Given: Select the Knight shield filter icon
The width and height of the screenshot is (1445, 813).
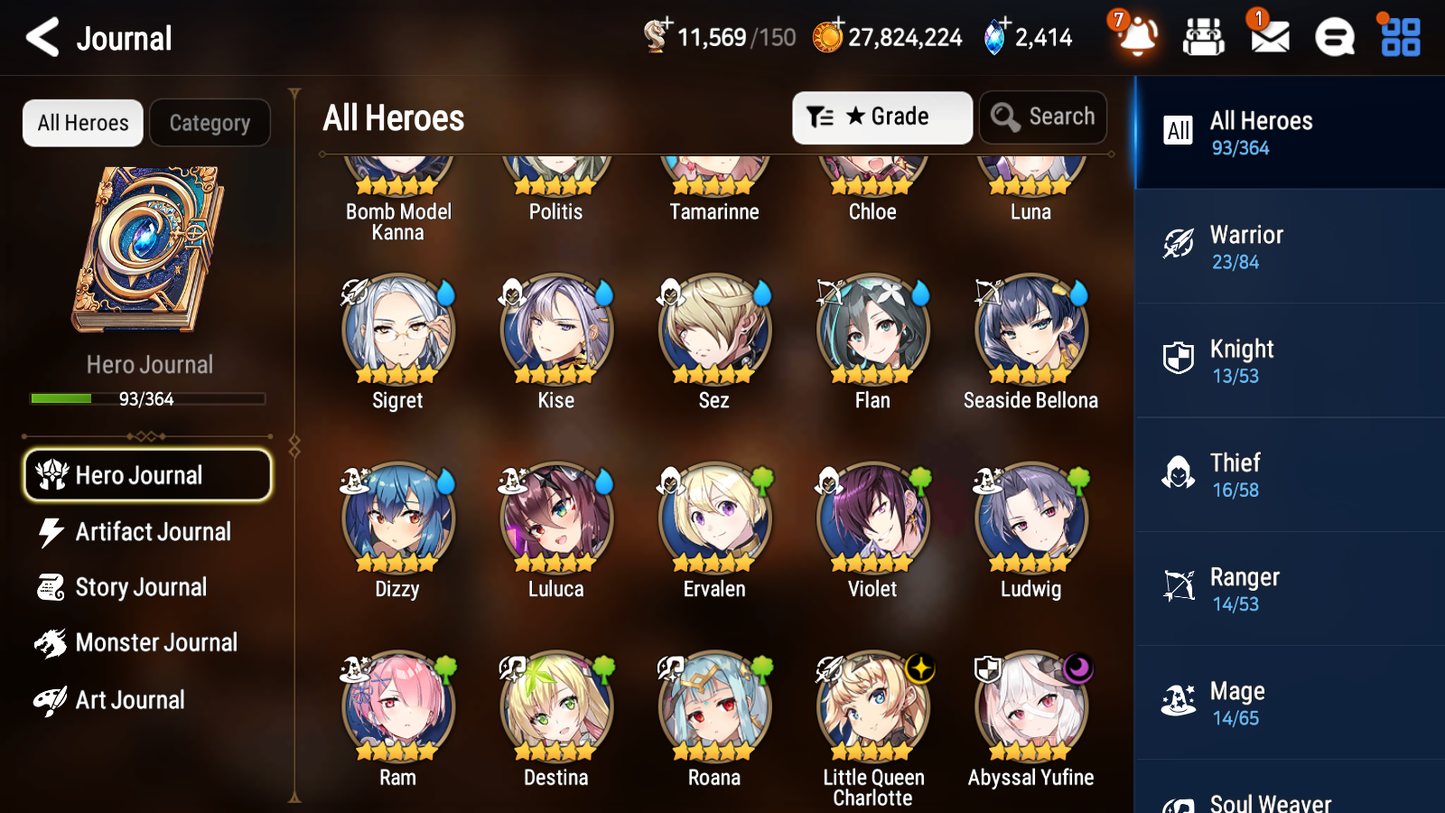Looking at the screenshot, I should (x=1180, y=359).
